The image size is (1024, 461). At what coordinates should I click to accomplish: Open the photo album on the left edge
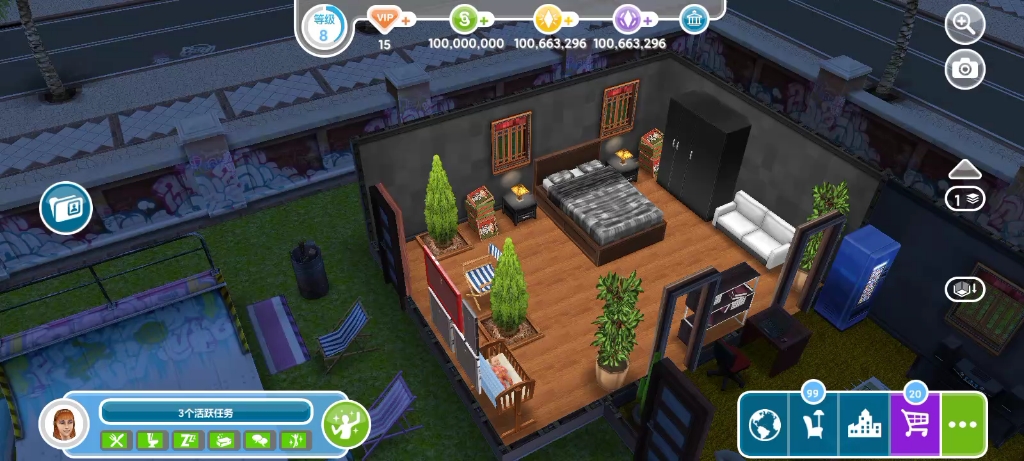tap(66, 208)
